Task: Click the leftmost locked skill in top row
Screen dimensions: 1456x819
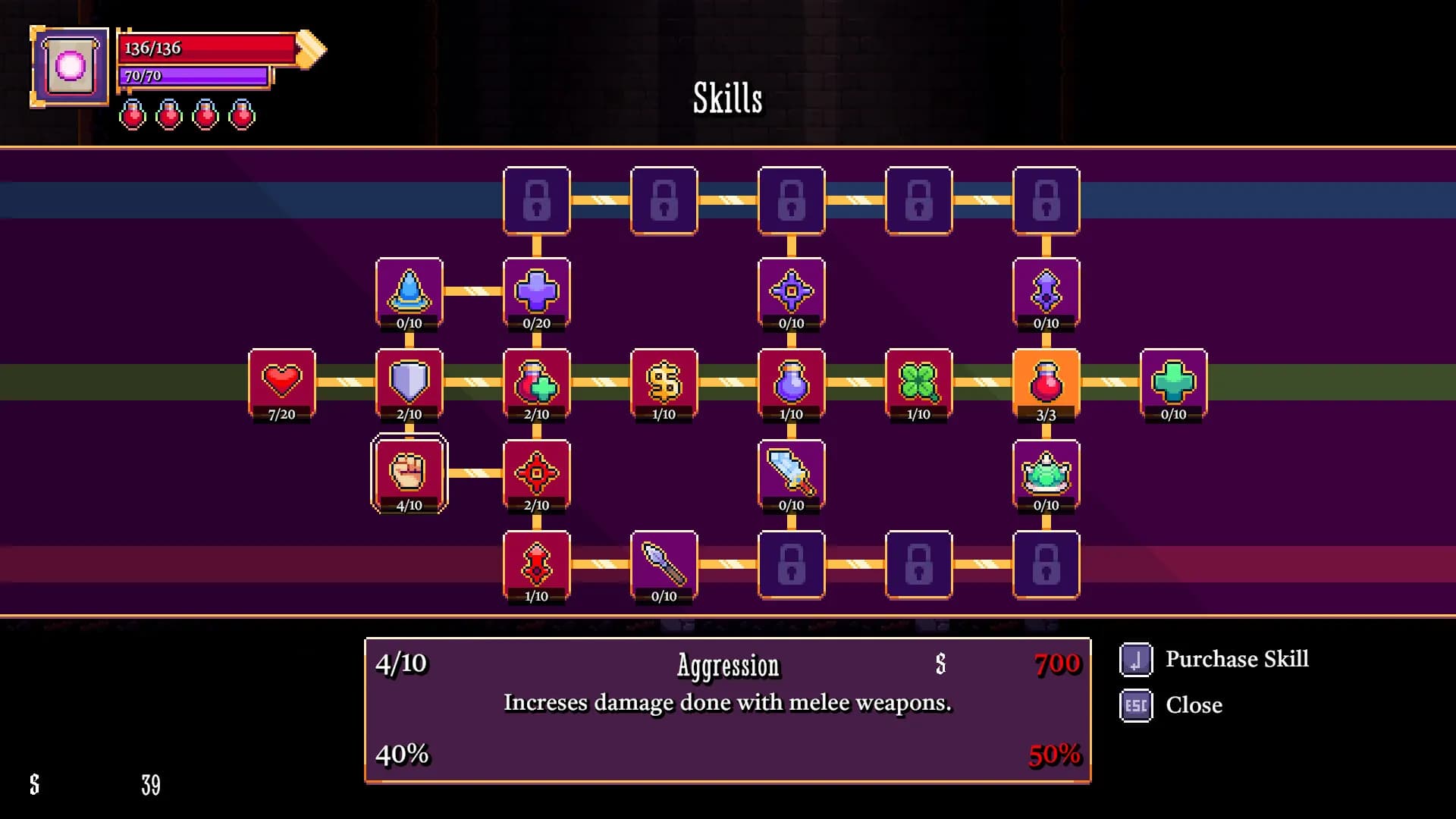Action: coord(536,199)
